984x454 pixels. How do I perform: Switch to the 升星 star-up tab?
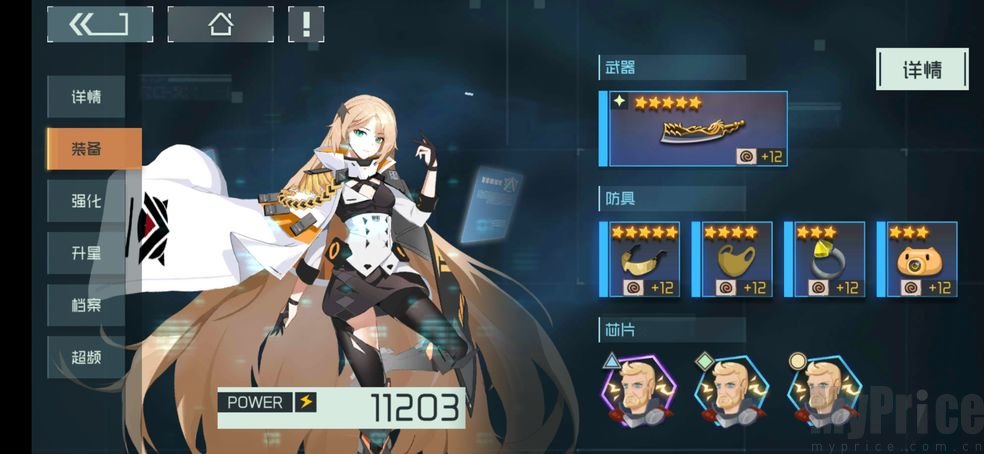coord(86,253)
